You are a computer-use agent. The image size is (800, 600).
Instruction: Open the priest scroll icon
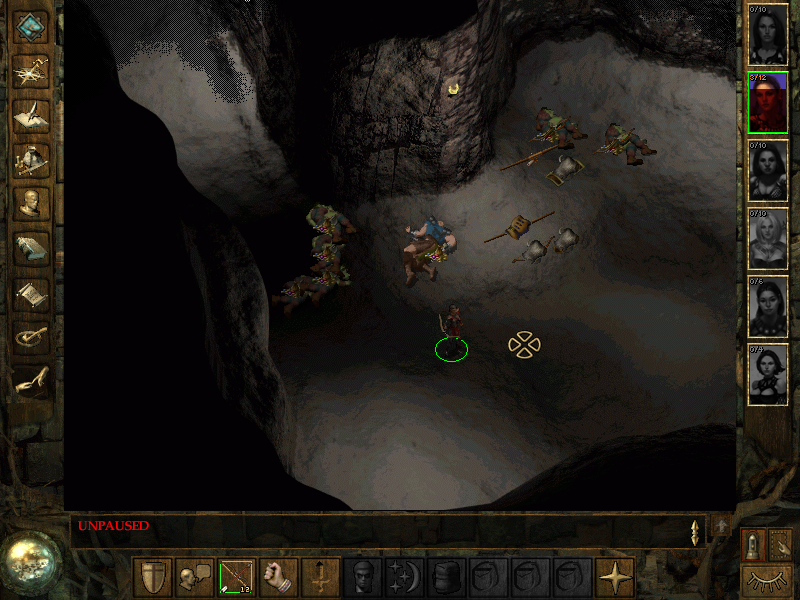click(x=32, y=292)
